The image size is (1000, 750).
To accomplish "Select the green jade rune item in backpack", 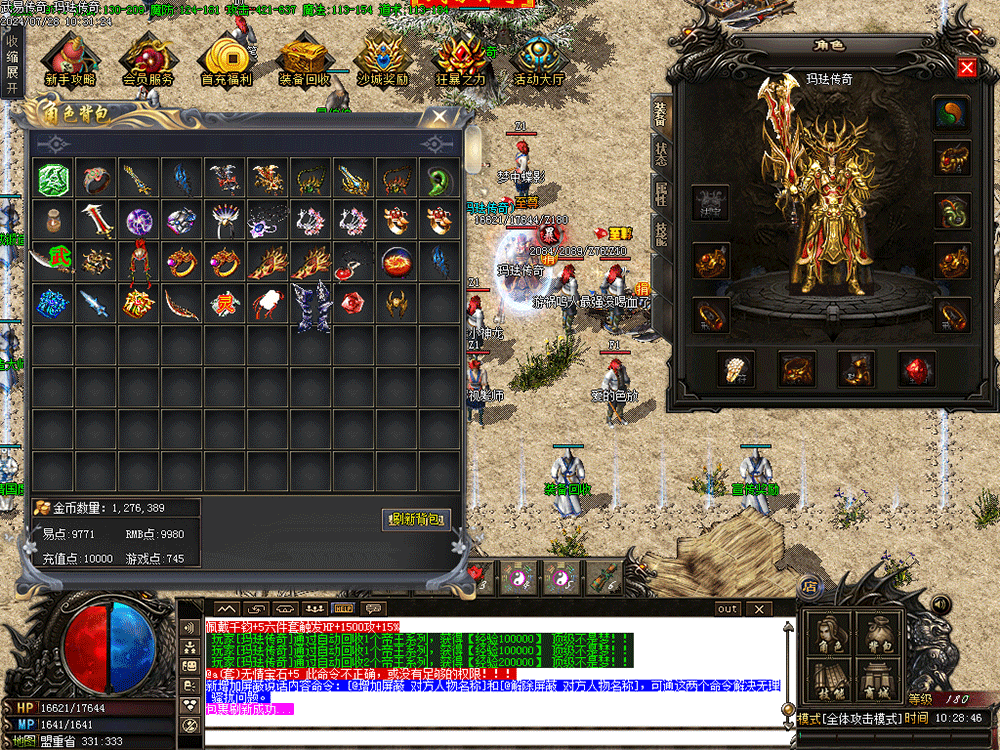I will [52, 179].
